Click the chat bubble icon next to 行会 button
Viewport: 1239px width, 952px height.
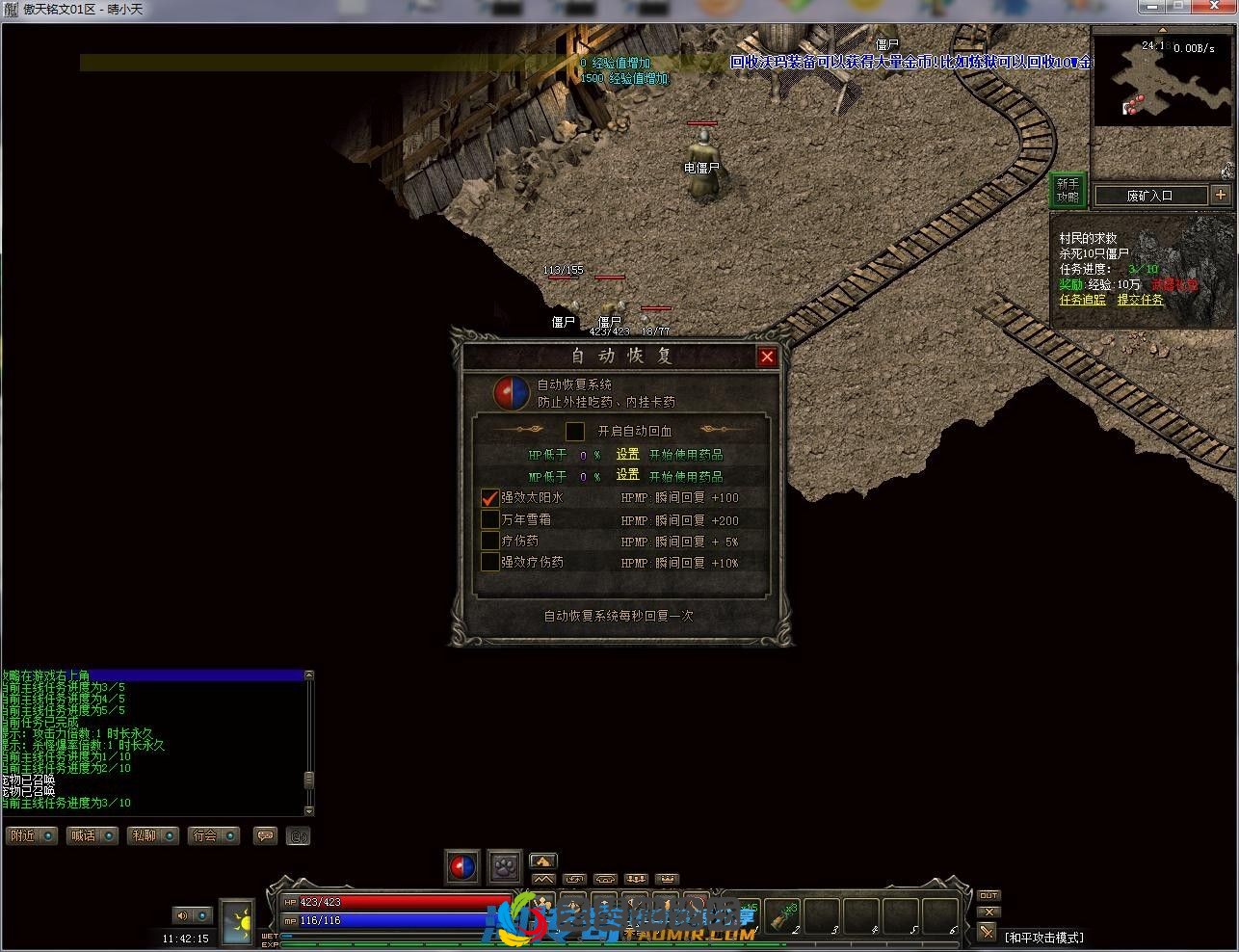(x=266, y=834)
